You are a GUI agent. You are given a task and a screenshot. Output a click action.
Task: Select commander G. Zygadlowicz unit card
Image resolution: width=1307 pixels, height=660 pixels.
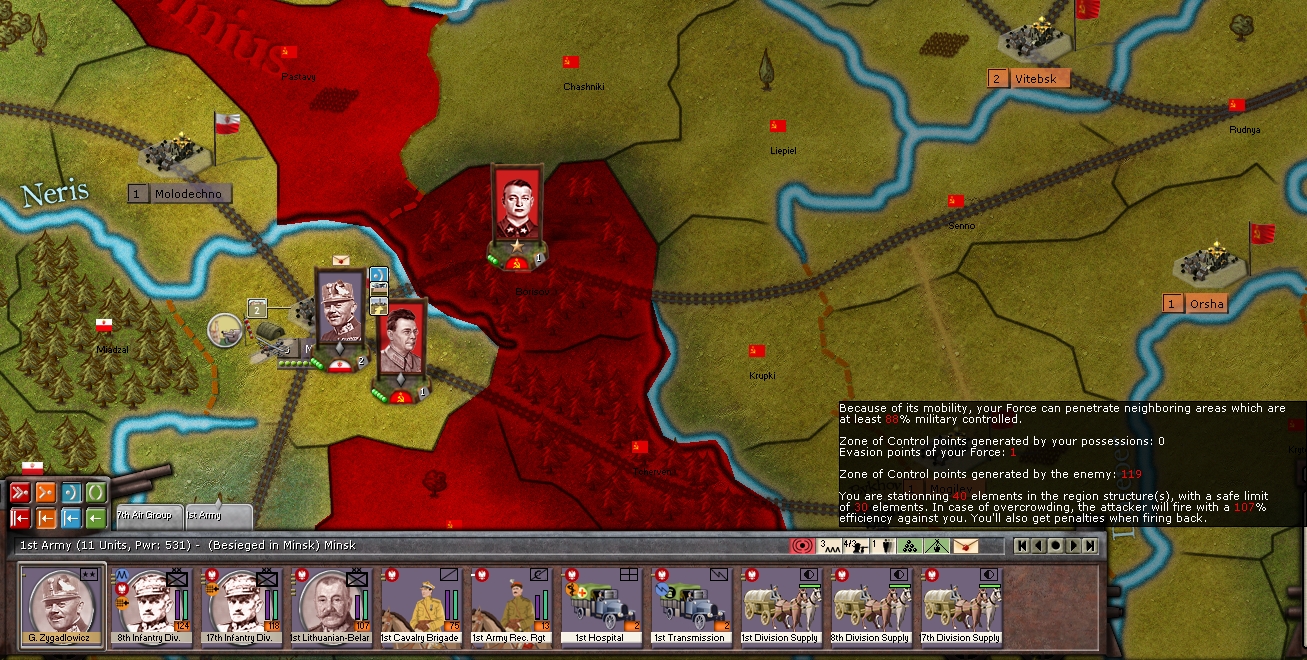(62, 607)
